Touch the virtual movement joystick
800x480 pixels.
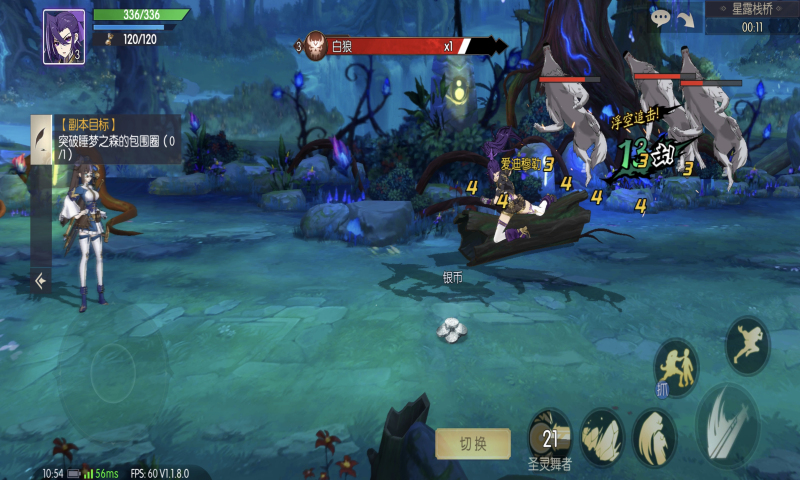coord(112,373)
